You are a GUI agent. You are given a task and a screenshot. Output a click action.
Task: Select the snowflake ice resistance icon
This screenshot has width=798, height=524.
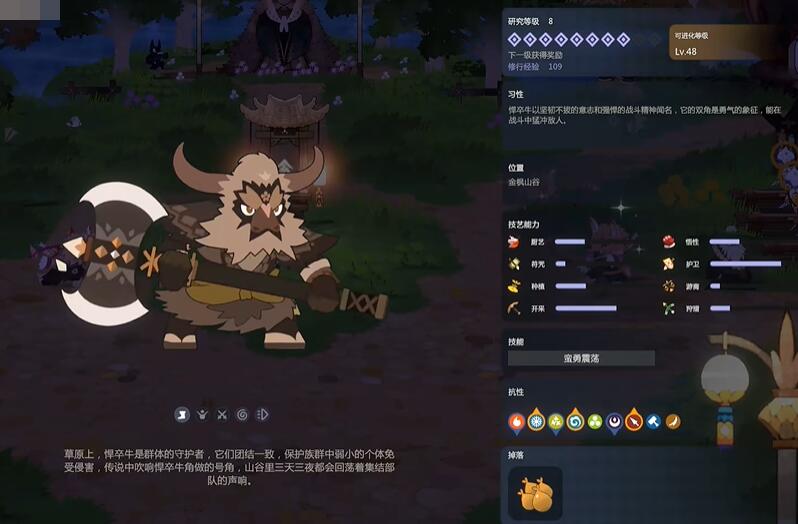tap(536, 422)
